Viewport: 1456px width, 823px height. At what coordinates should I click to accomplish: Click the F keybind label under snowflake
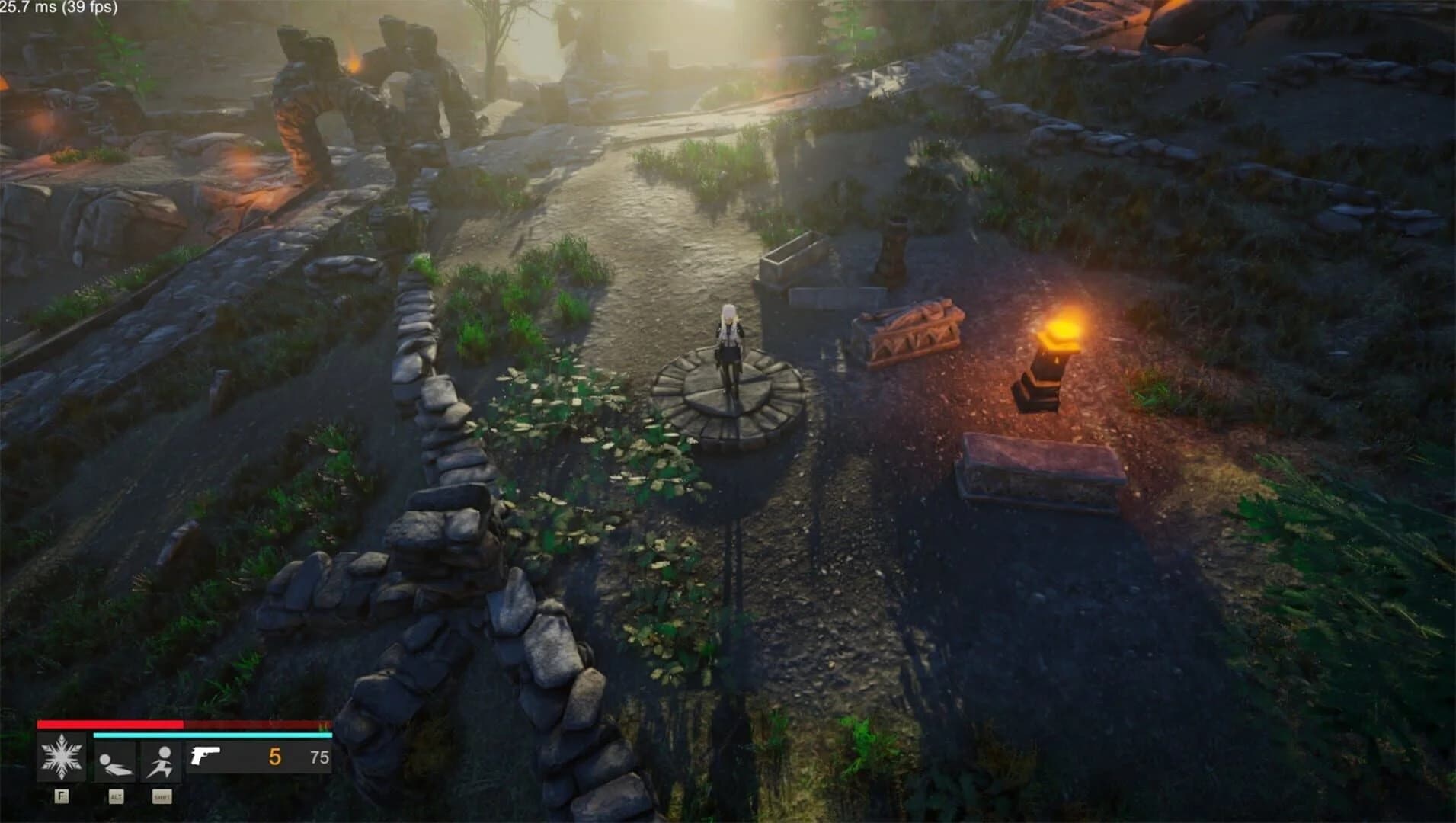point(61,797)
